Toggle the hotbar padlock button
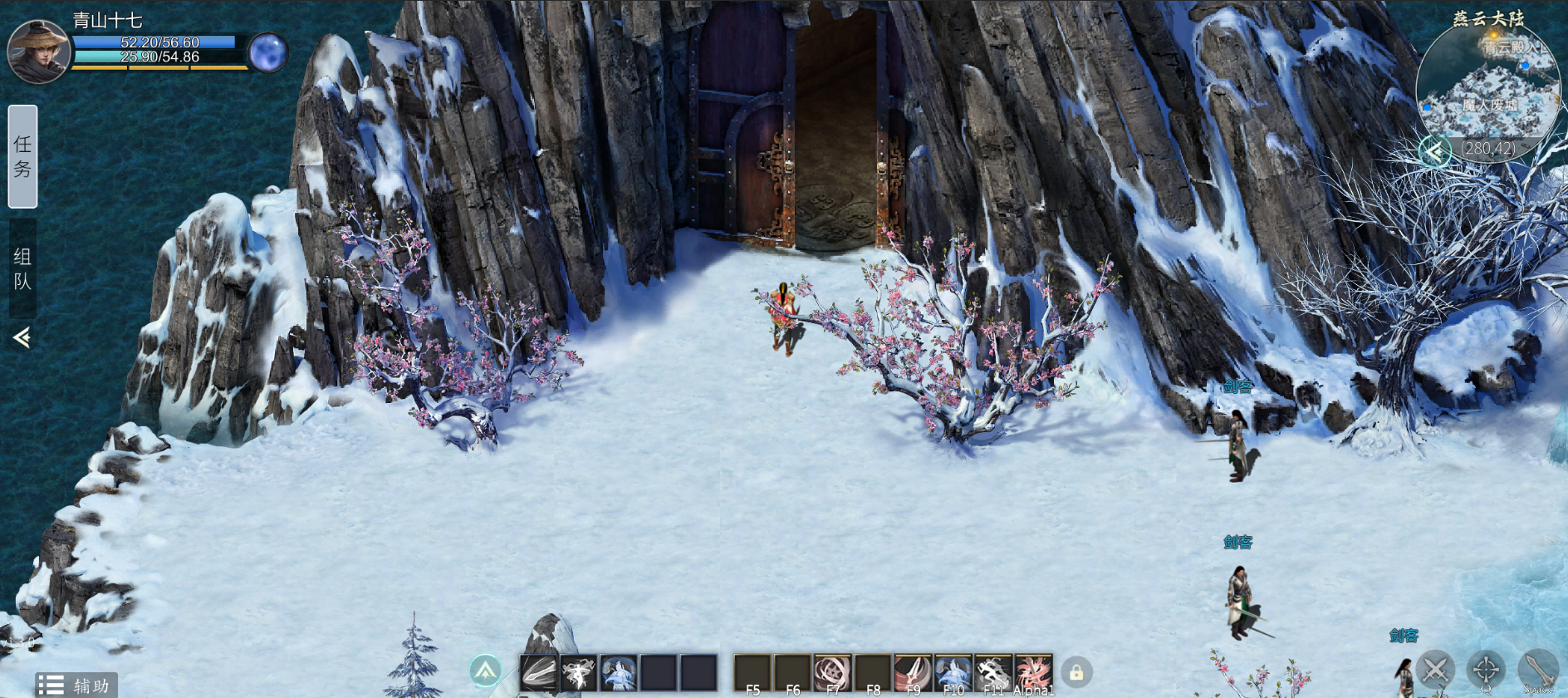The height and width of the screenshot is (698, 1568). (1076, 672)
